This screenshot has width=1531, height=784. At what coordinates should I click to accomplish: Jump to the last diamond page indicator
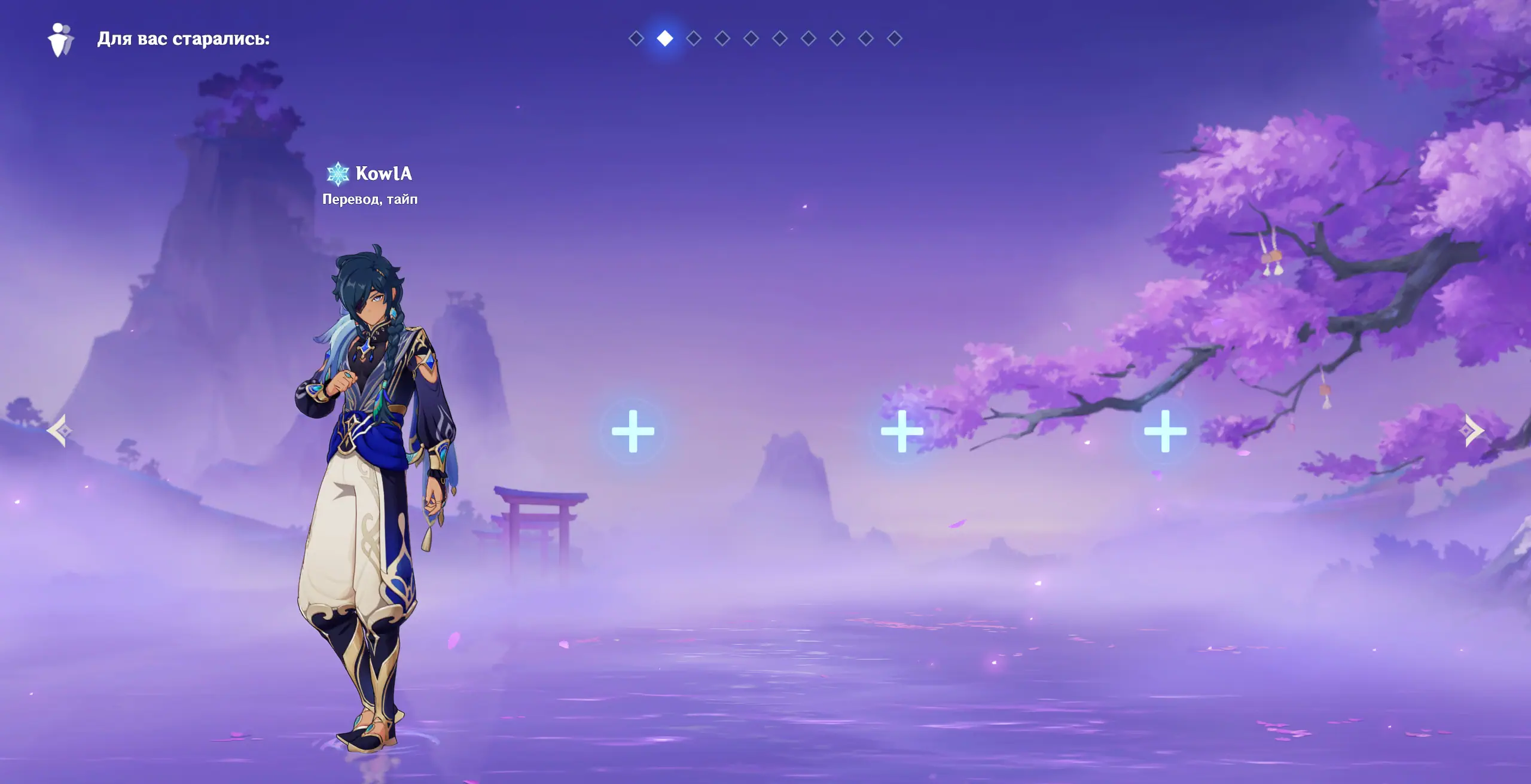pyautogui.click(x=894, y=39)
